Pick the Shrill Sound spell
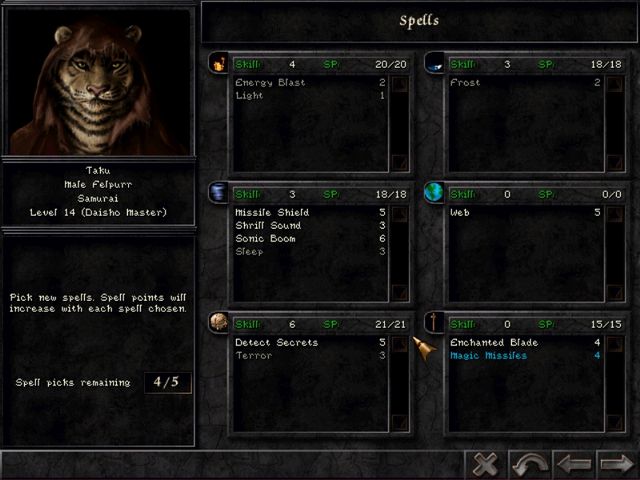Image resolution: width=640 pixels, height=480 pixels. (267, 226)
